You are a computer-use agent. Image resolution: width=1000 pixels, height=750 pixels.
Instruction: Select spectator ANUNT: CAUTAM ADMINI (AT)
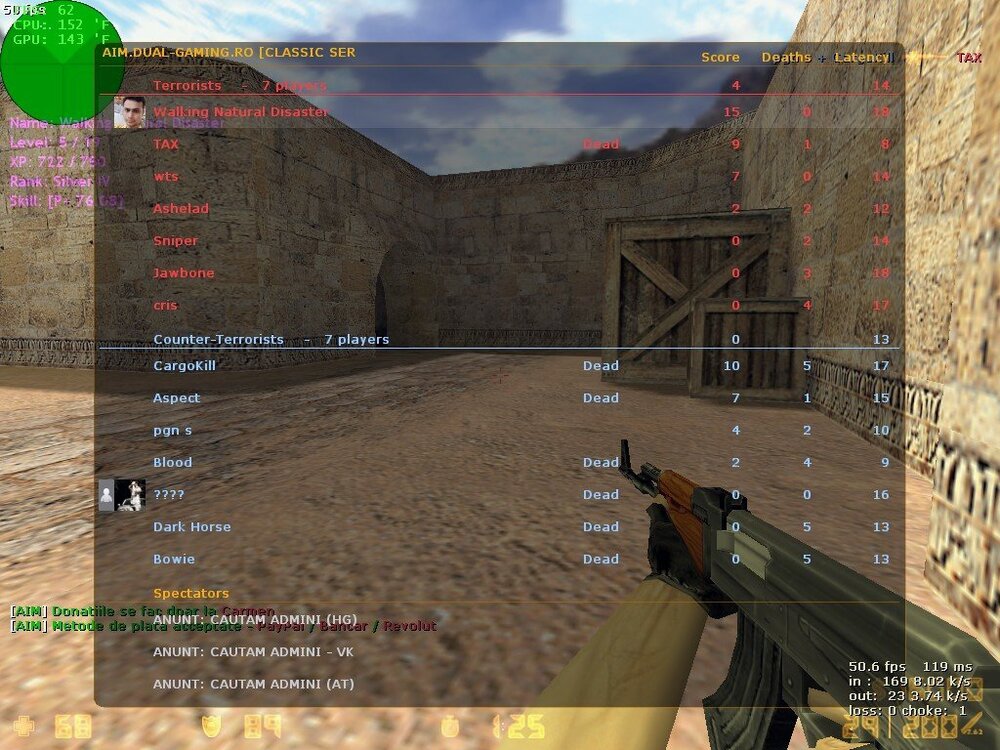click(253, 684)
